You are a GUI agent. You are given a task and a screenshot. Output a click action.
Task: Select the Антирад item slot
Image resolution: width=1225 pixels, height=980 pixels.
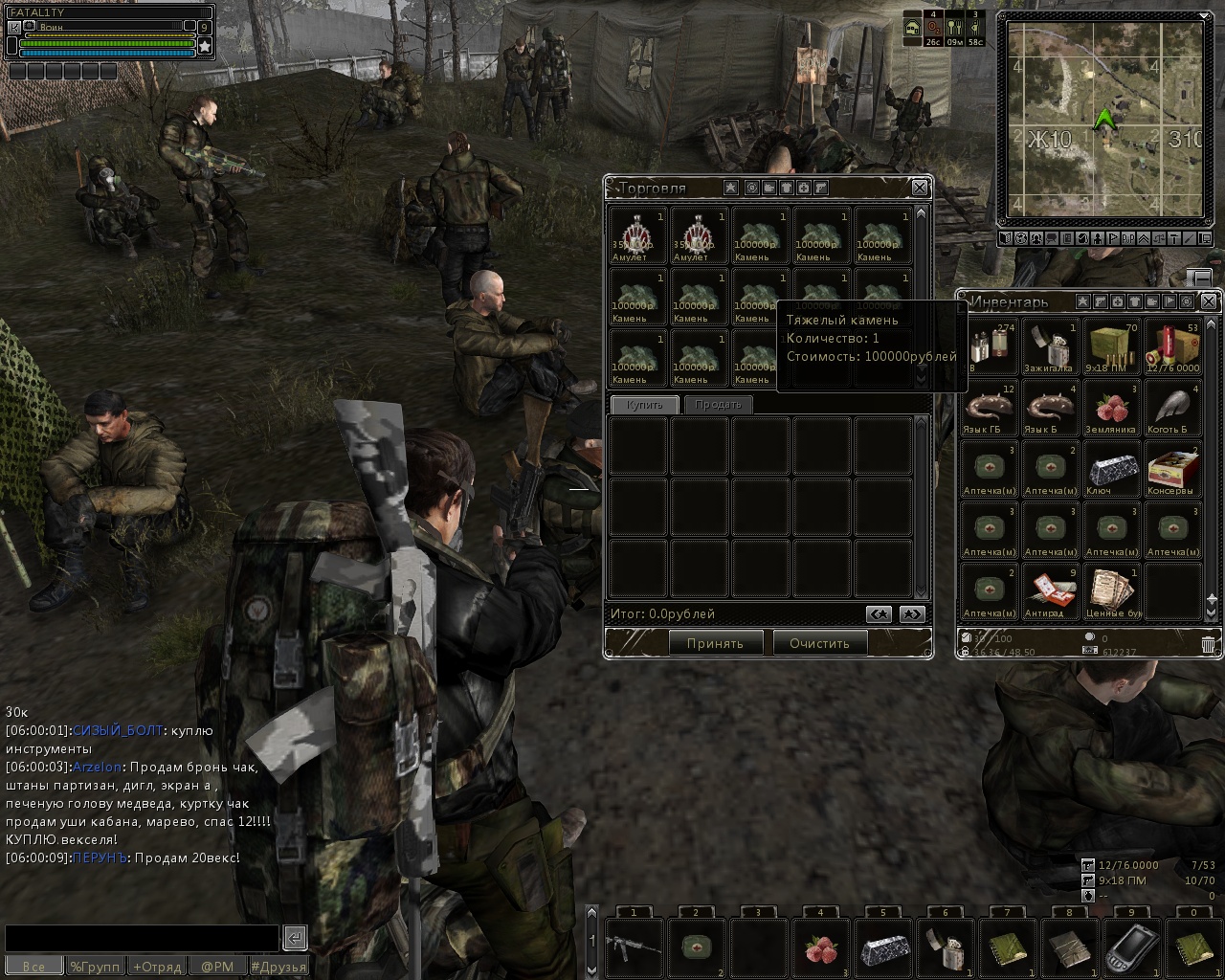click(x=1050, y=591)
